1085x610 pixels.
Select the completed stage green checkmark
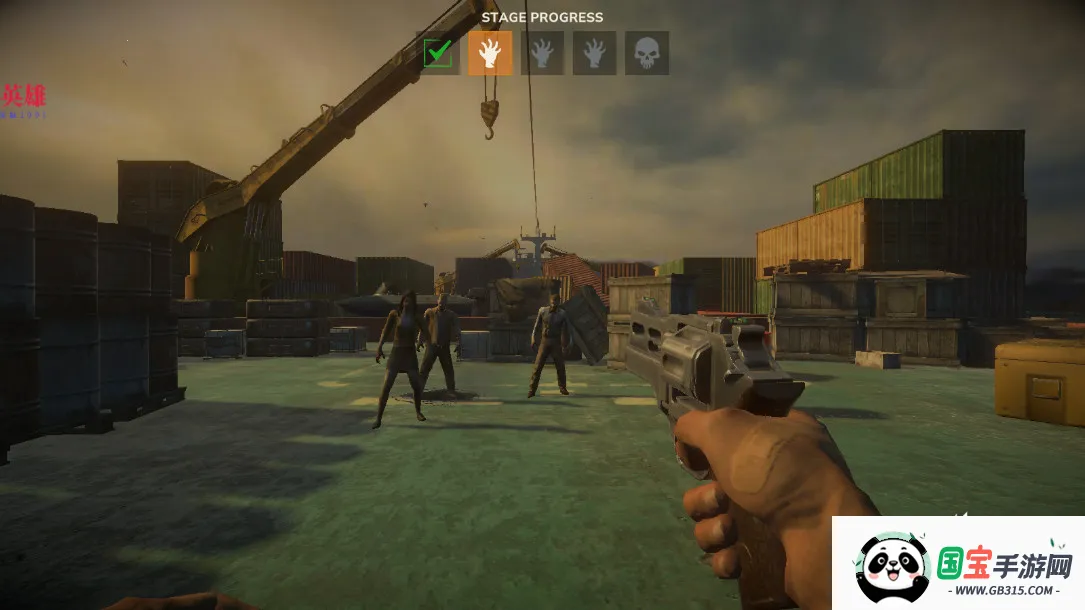click(x=438, y=53)
